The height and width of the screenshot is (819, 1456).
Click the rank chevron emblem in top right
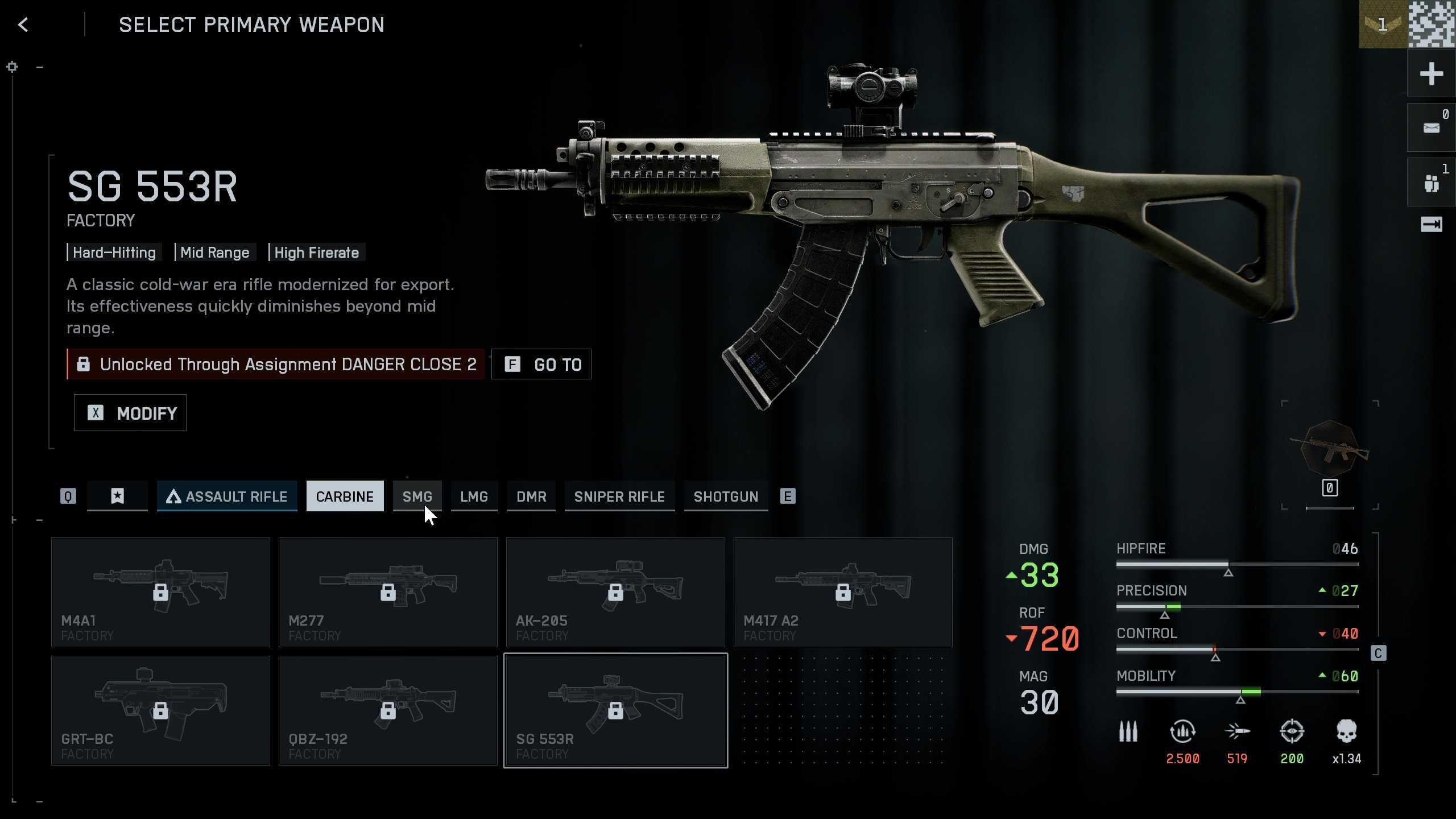1383,26
